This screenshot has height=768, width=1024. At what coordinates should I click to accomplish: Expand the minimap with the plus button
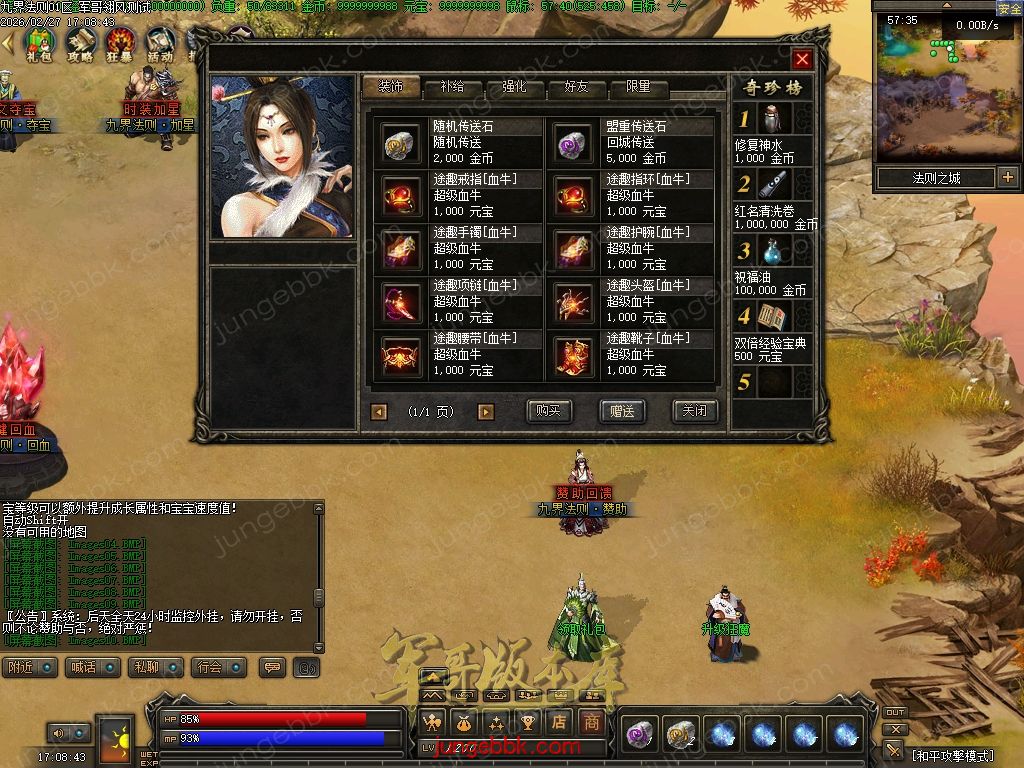pyautogui.click(x=1007, y=178)
